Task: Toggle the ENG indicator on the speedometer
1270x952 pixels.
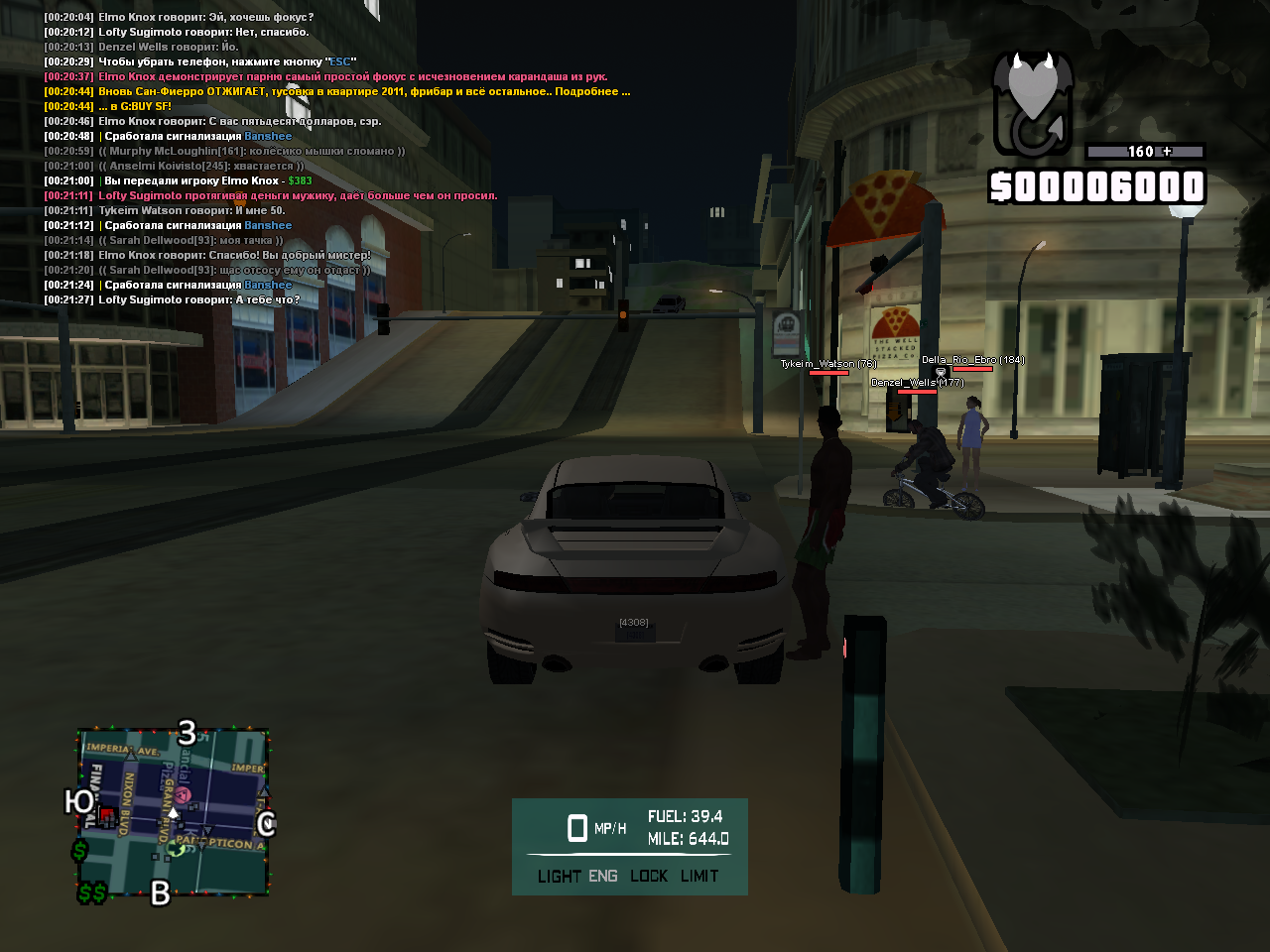Action: [x=602, y=877]
